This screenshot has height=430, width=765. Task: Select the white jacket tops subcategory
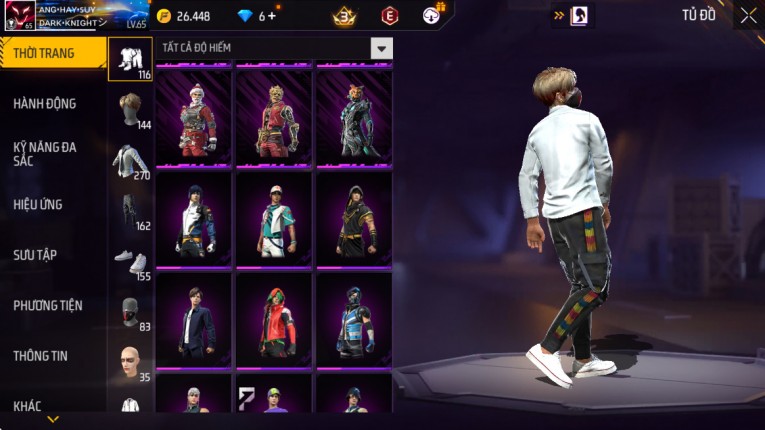(130, 160)
